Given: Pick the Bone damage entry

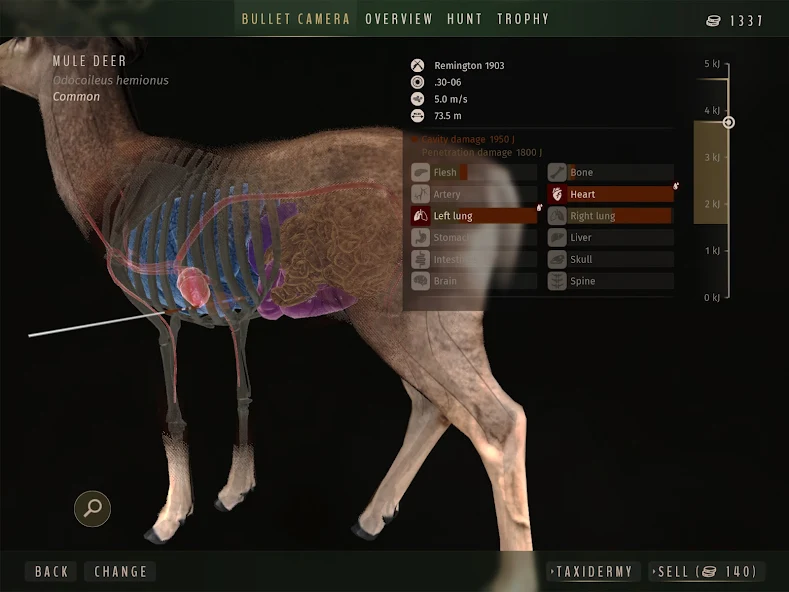Looking at the screenshot, I should tap(610, 173).
